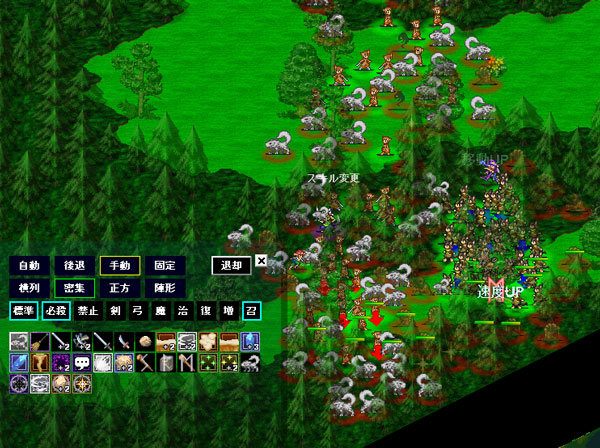600x448 pixels.
Task: Toggle the 必殺 (special attack) setting
Action: pos(54,311)
